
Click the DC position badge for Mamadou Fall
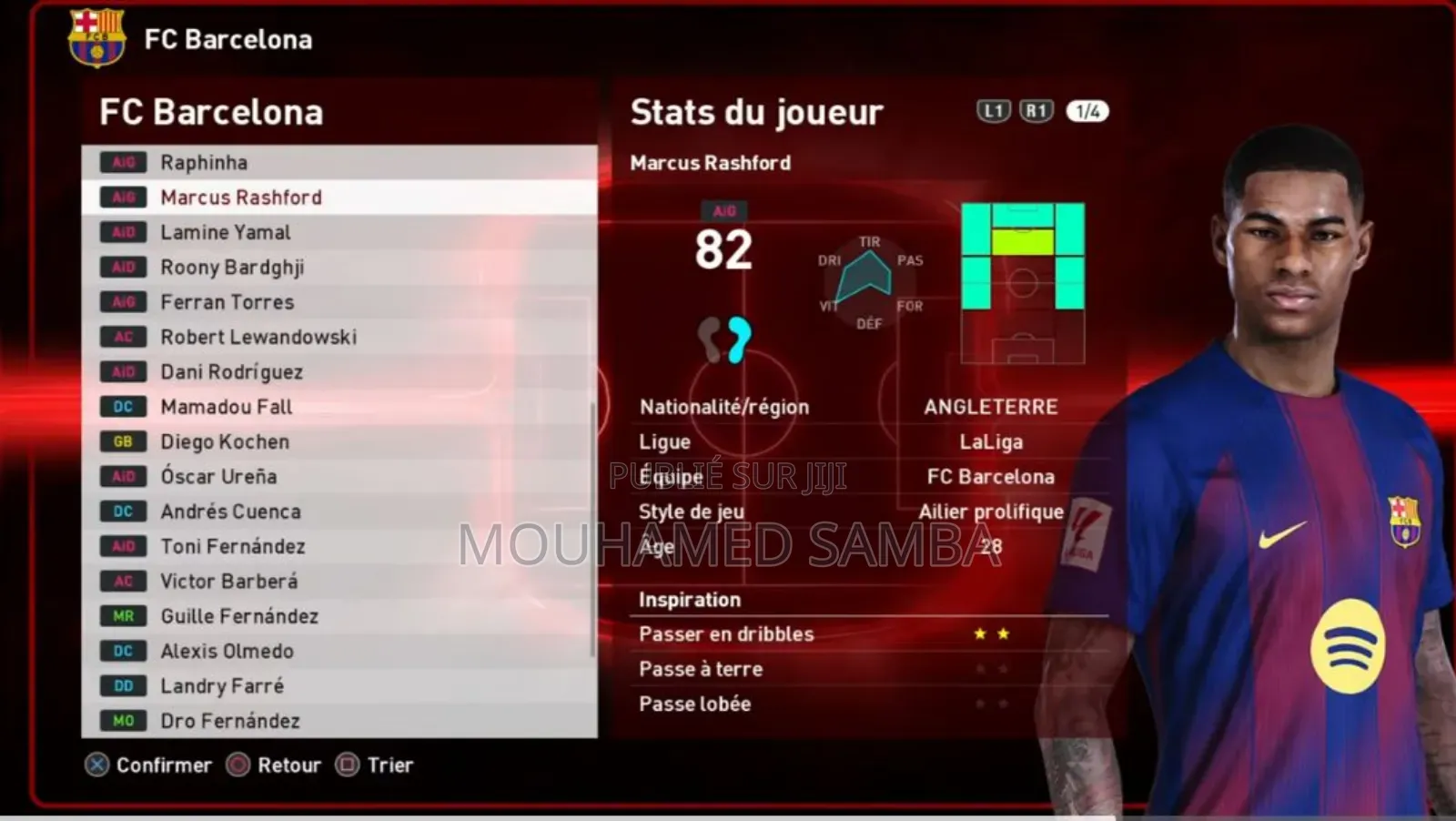[x=123, y=407]
